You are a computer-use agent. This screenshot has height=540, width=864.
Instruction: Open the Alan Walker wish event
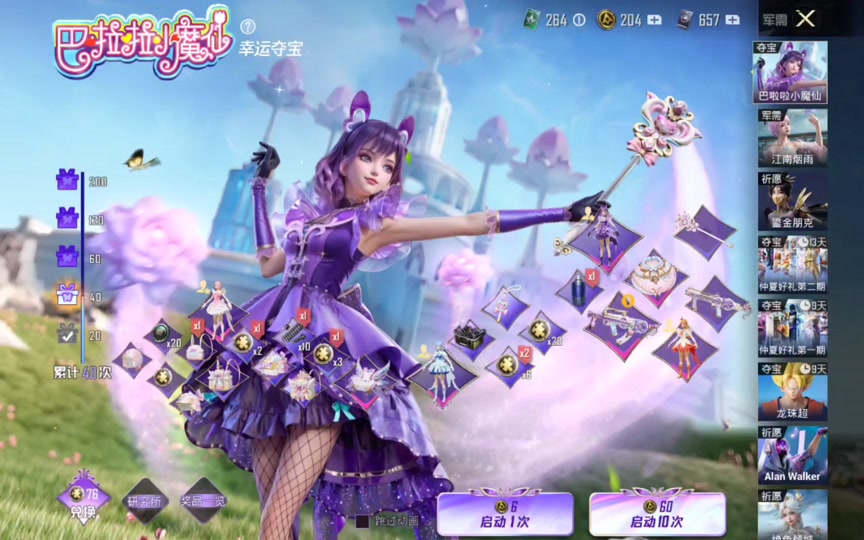pos(790,456)
